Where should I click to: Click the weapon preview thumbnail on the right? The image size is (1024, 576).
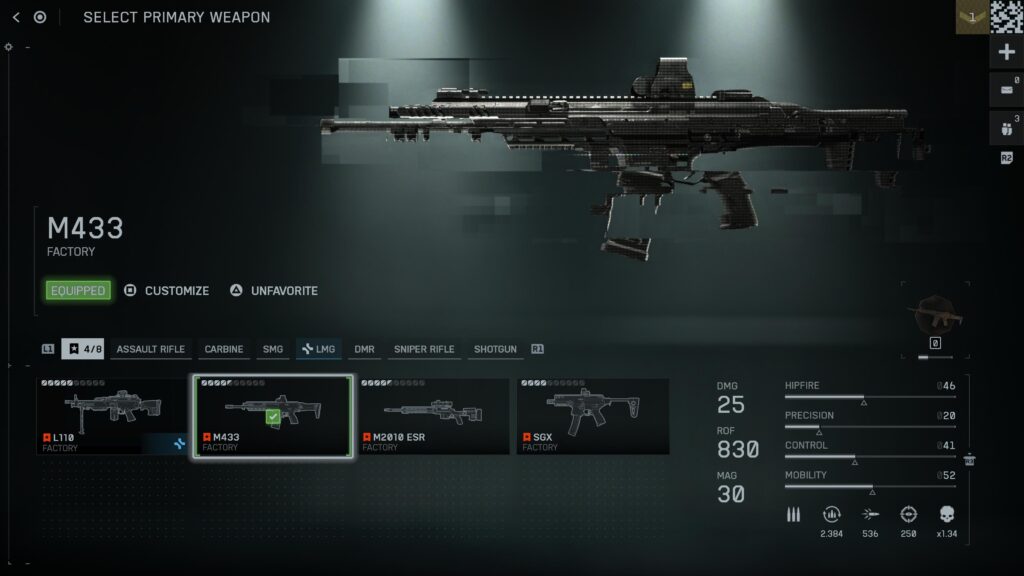coord(936,318)
